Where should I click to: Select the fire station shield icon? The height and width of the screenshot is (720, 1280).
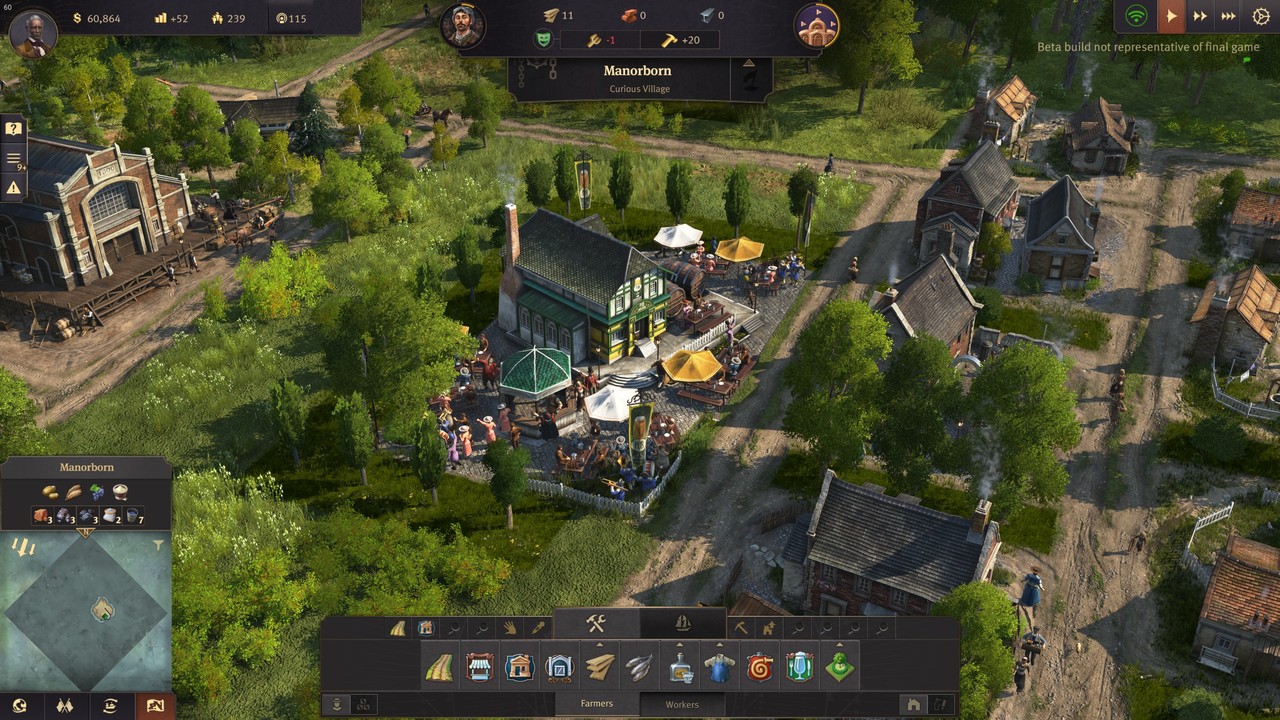point(760,667)
